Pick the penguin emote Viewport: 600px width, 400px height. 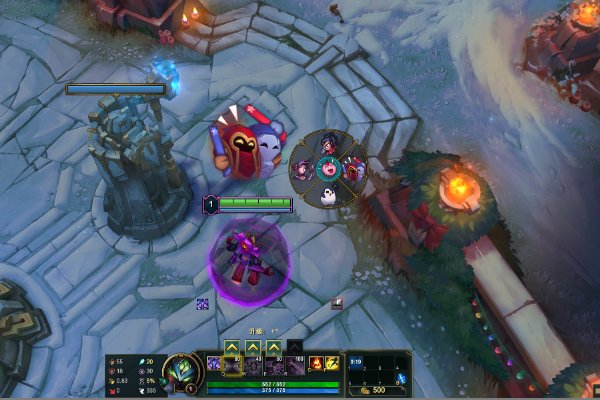329,196
